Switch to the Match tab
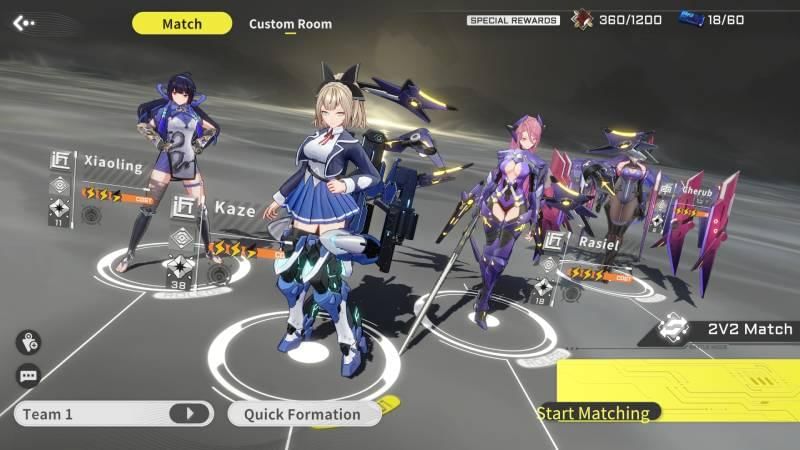The width and height of the screenshot is (800, 450). (181, 23)
